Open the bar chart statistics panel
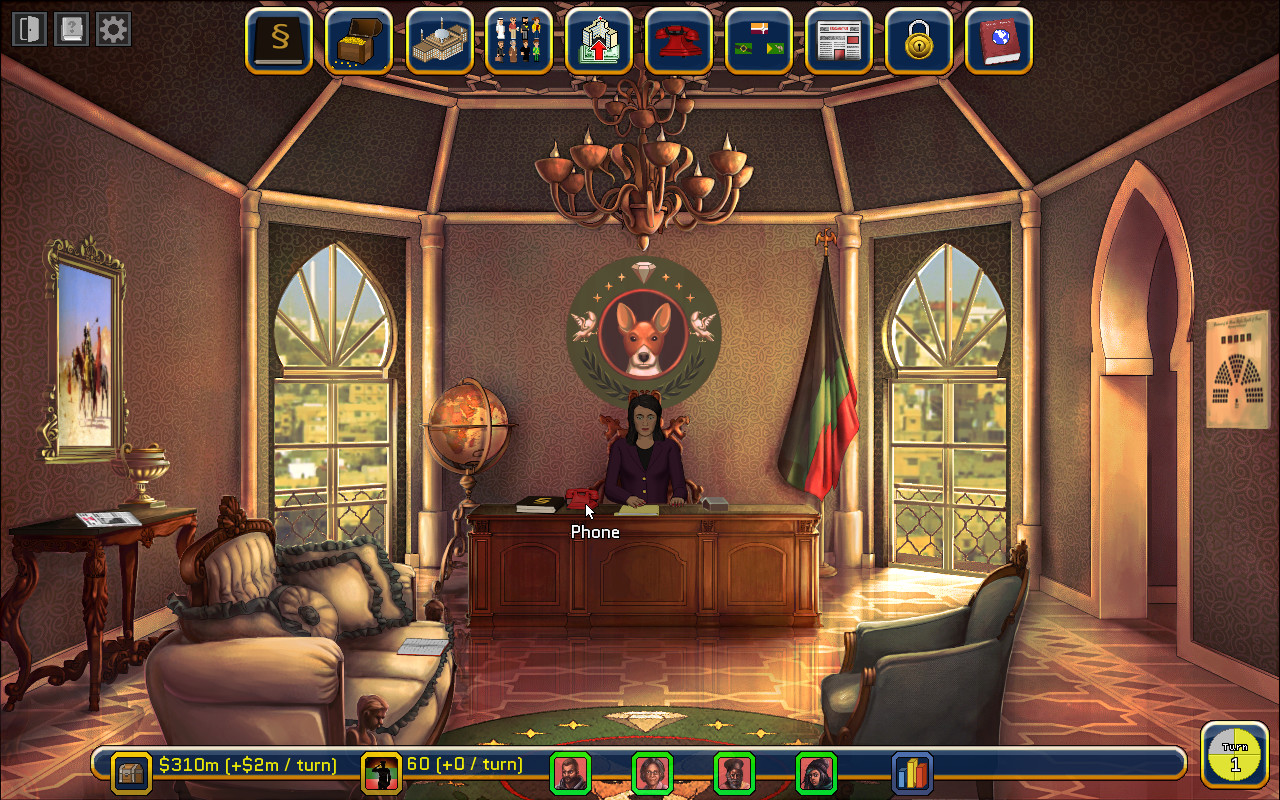This screenshot has height=800, width=1280. point(911,773)
